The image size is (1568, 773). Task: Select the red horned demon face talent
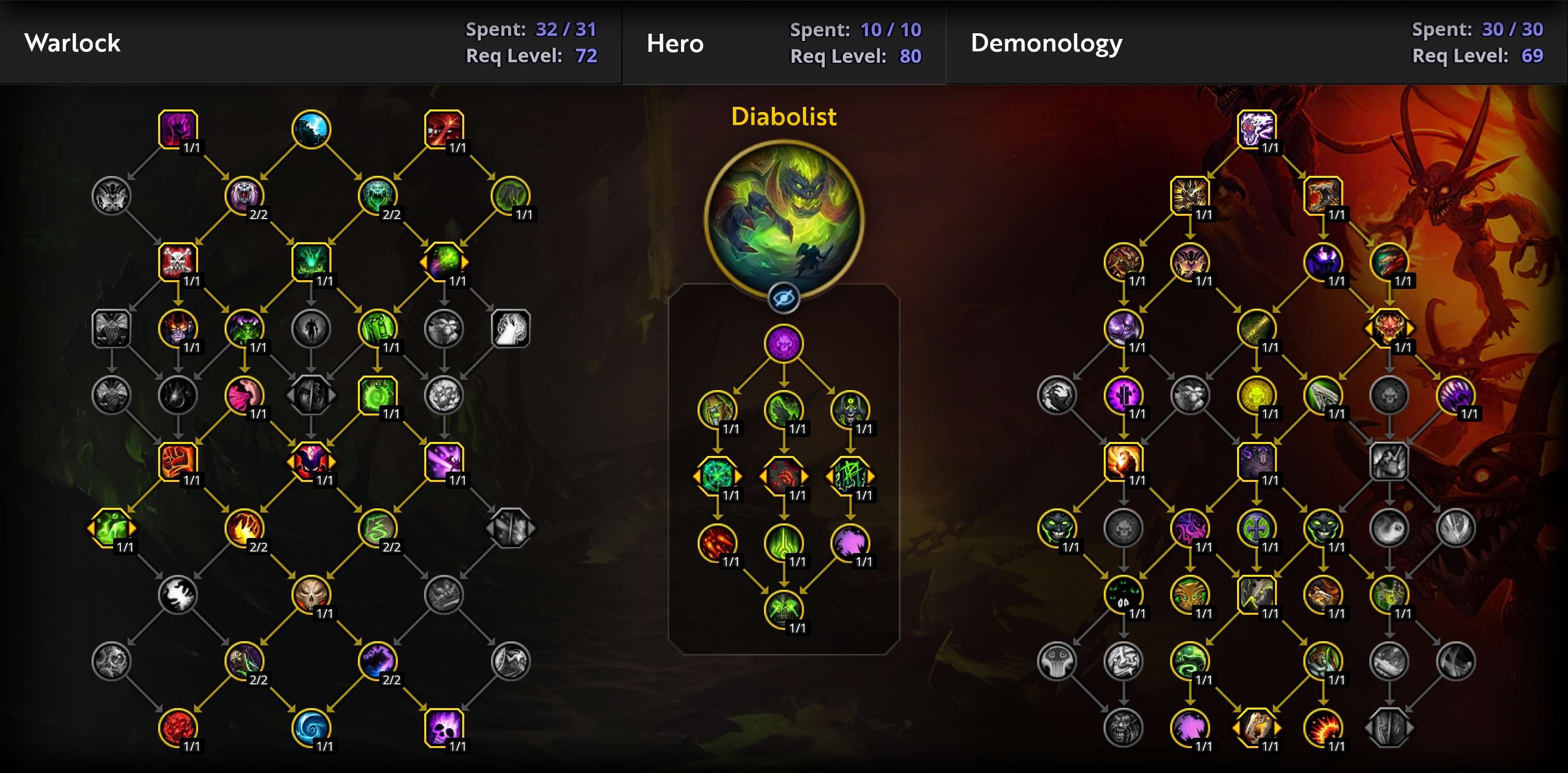pos(1389,329)
